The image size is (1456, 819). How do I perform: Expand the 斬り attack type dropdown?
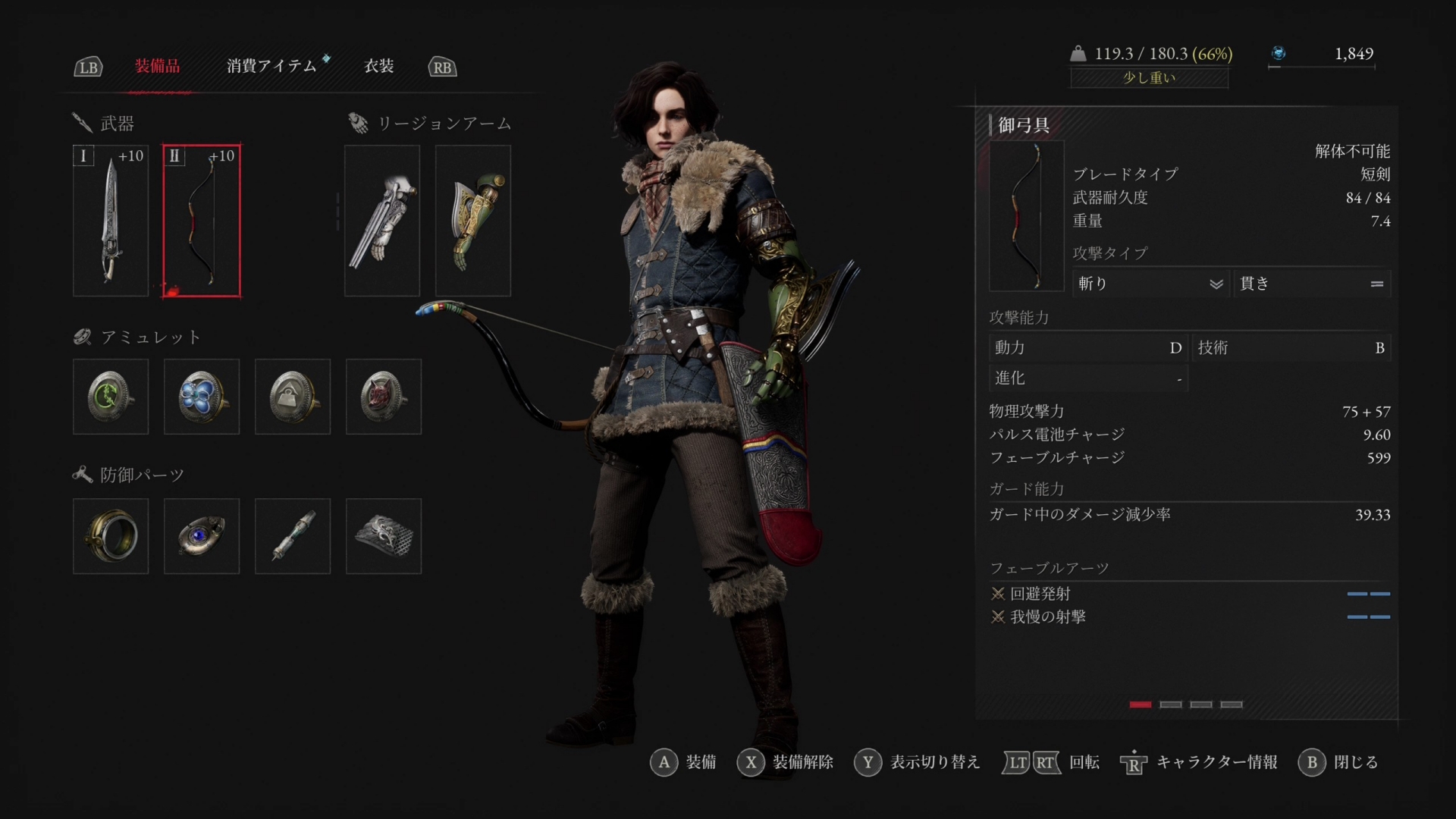click(1150, 284)
